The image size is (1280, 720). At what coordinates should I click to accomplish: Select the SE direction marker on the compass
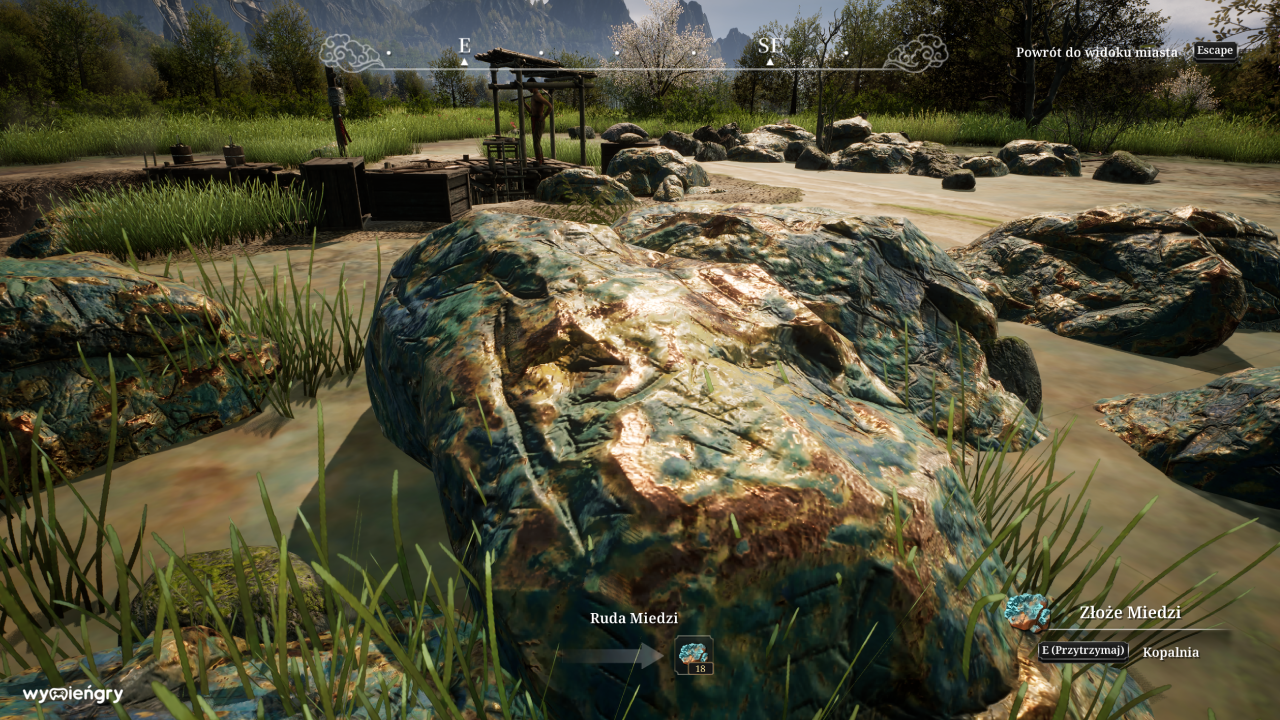768,44
